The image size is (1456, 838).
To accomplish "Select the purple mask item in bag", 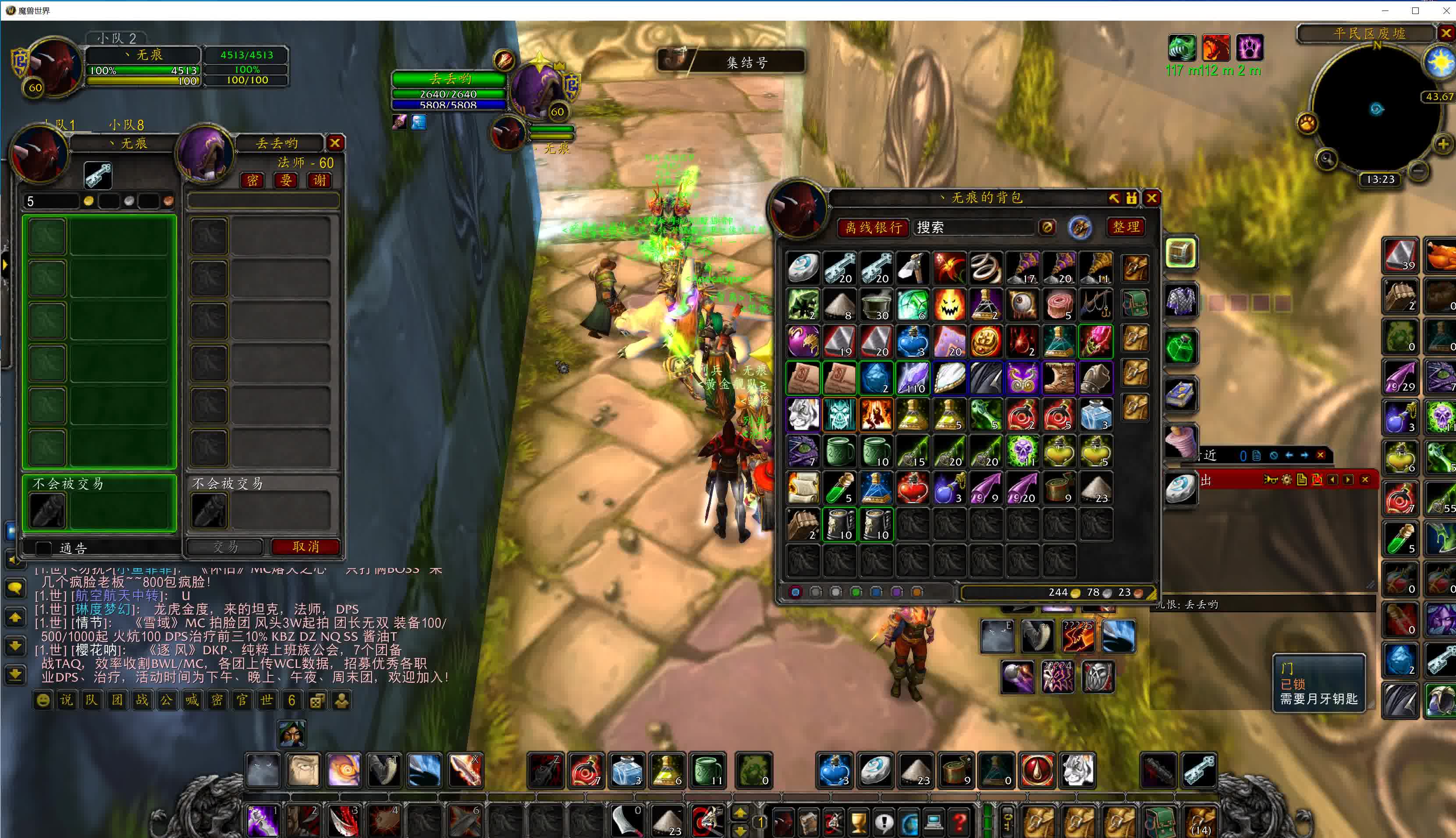I will [1022, 378].
